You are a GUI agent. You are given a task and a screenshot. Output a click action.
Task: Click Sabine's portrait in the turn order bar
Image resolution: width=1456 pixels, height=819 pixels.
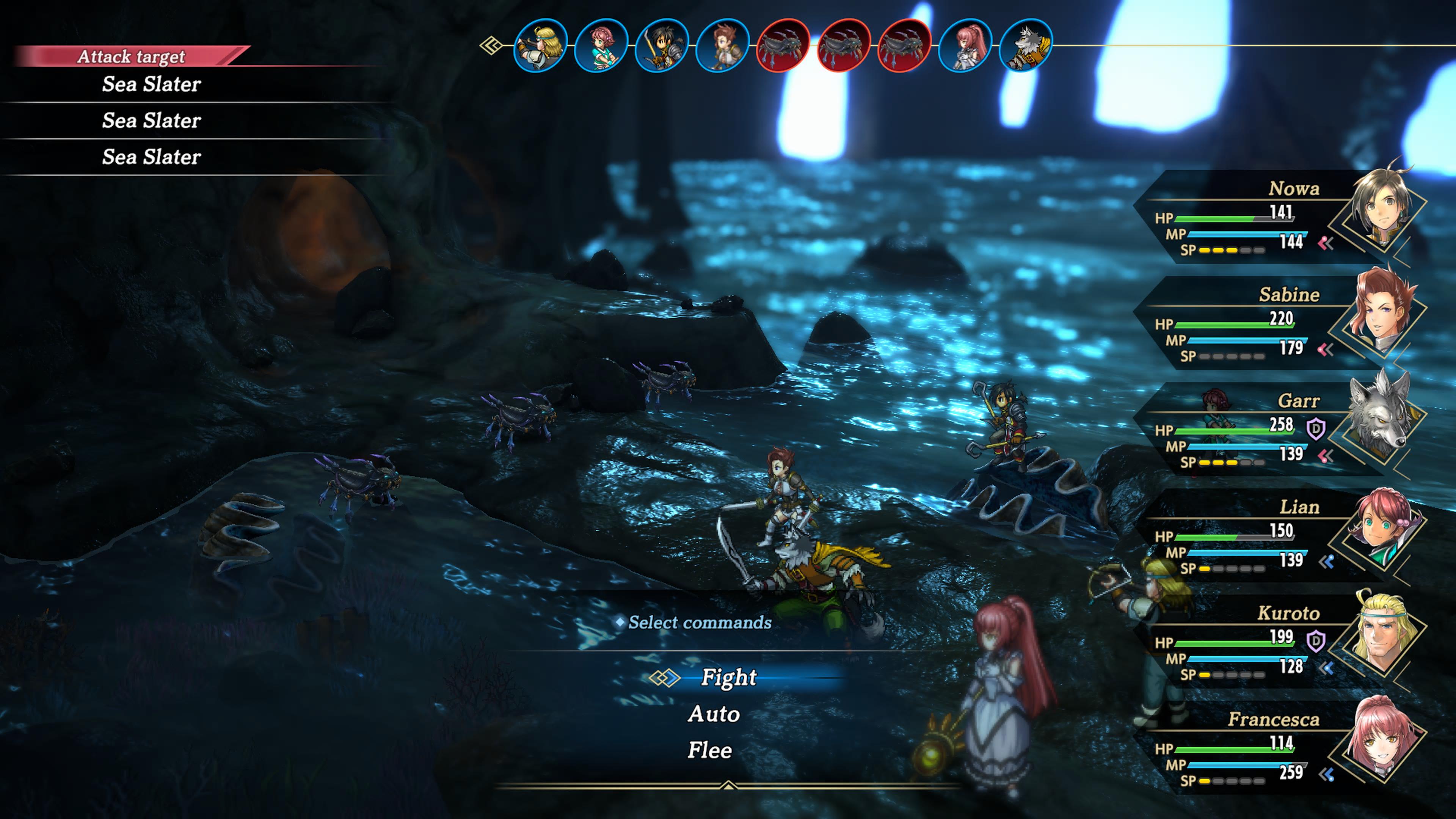click(722, 45)
